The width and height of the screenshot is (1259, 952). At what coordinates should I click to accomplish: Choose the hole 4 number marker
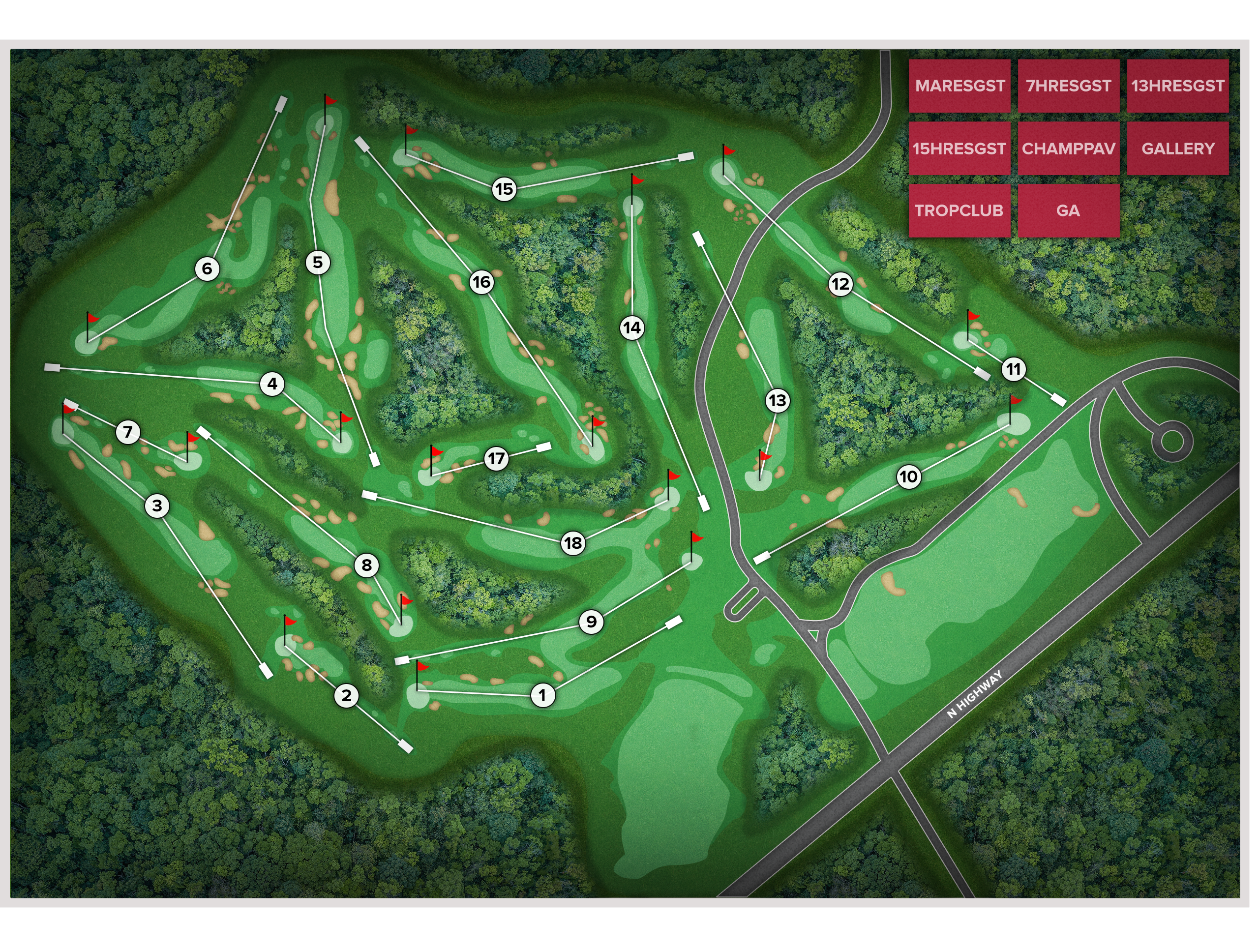coord(272,384)
